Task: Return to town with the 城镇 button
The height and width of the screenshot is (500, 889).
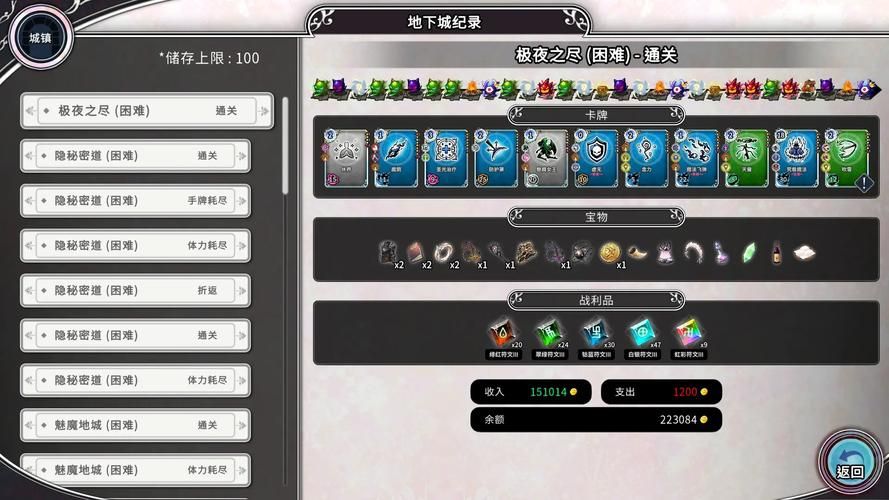Action: pos(39,39)
